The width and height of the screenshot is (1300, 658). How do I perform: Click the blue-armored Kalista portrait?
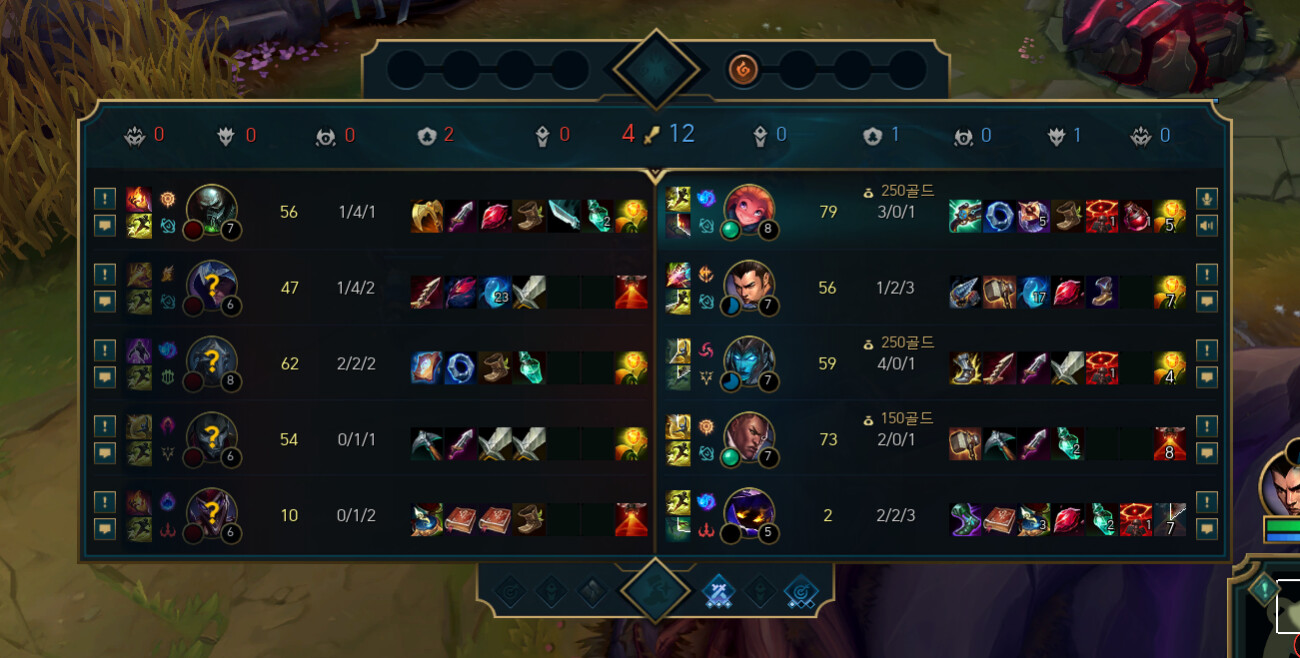click(749, 362)
